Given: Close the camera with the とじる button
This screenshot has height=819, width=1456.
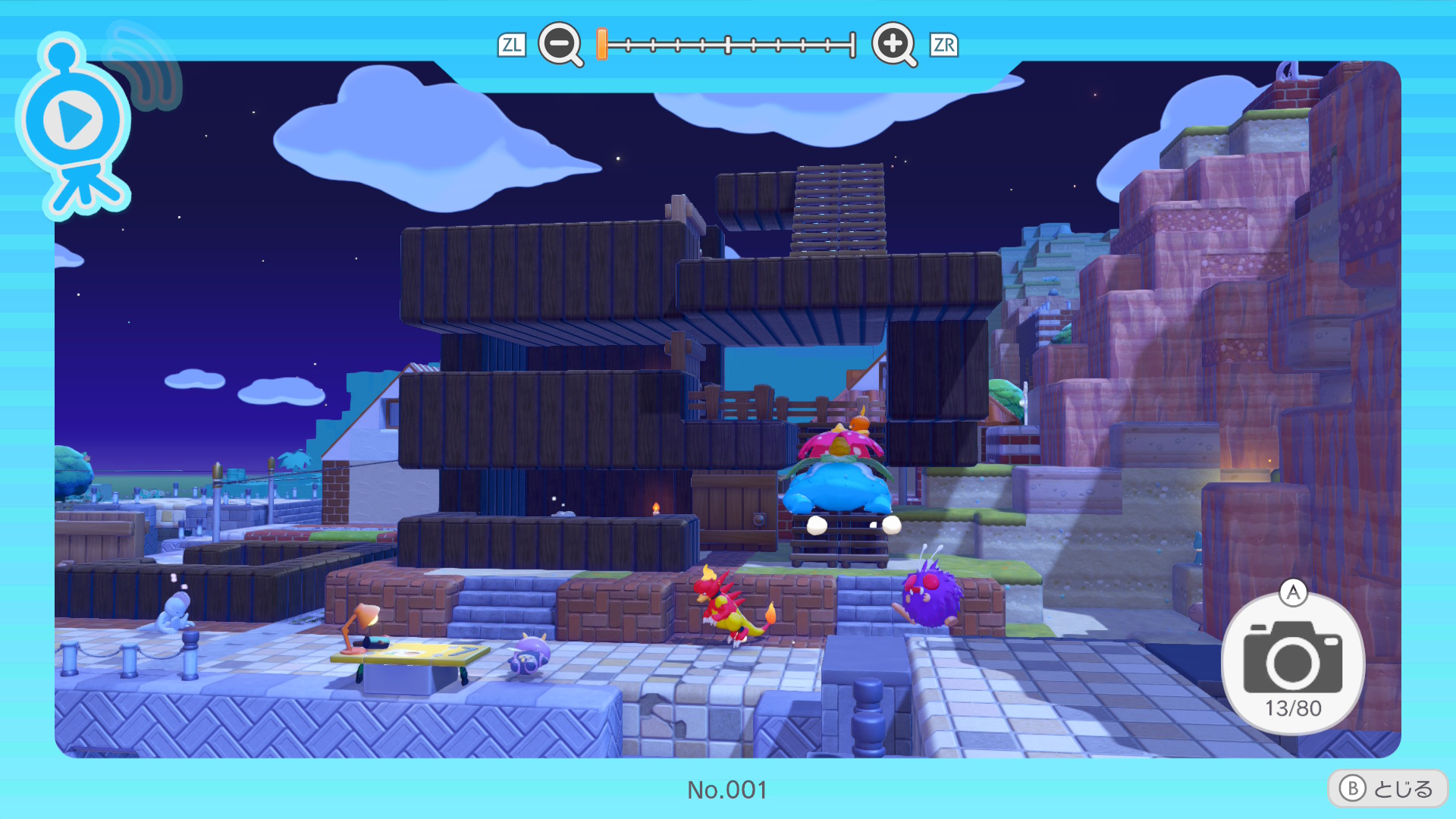Looking at the screenshot, I should tap(1387, 789).
